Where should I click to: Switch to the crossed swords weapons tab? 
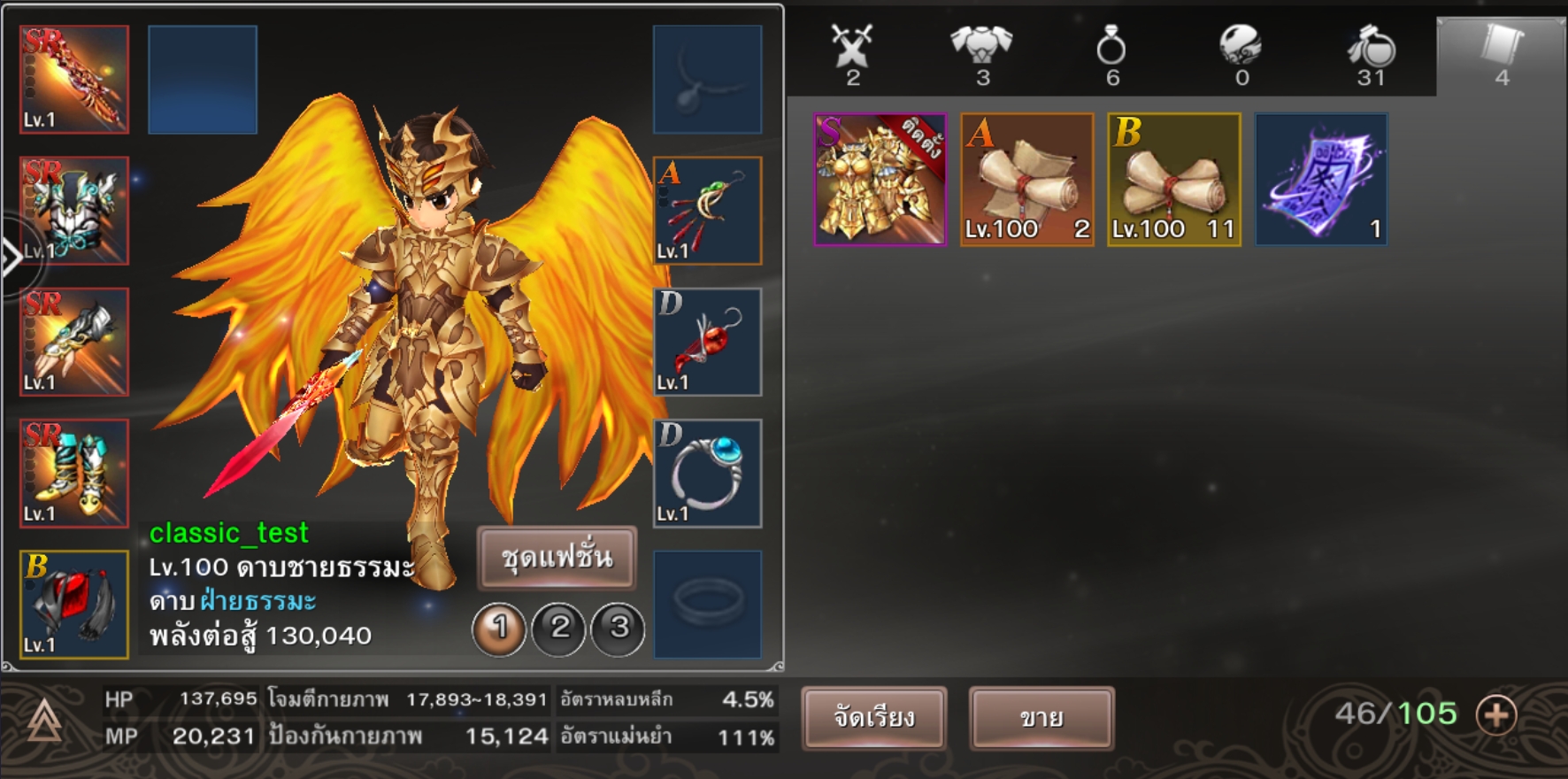[x=852, y=53]
